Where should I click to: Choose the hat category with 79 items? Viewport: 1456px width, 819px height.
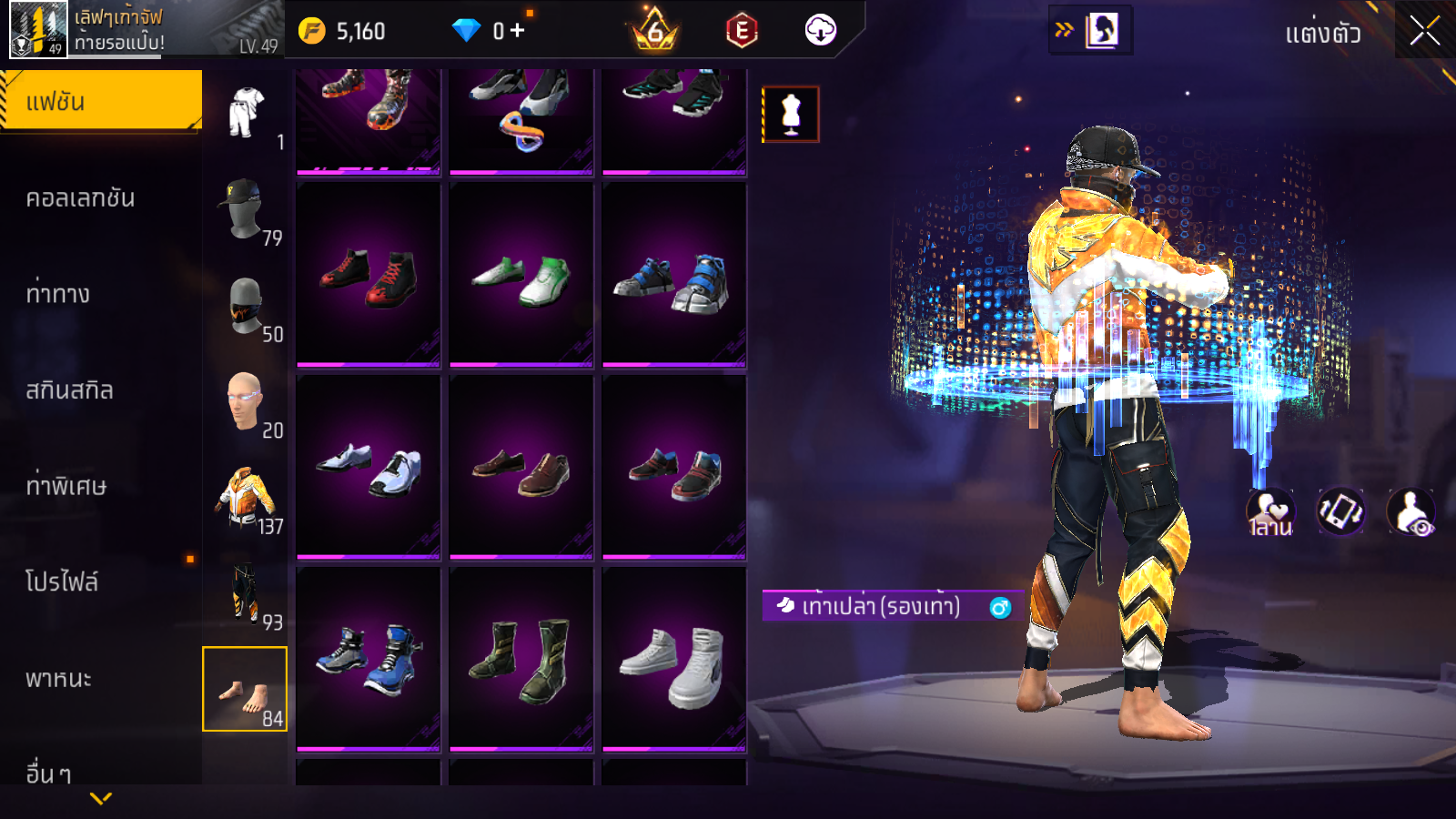point(245,209)
